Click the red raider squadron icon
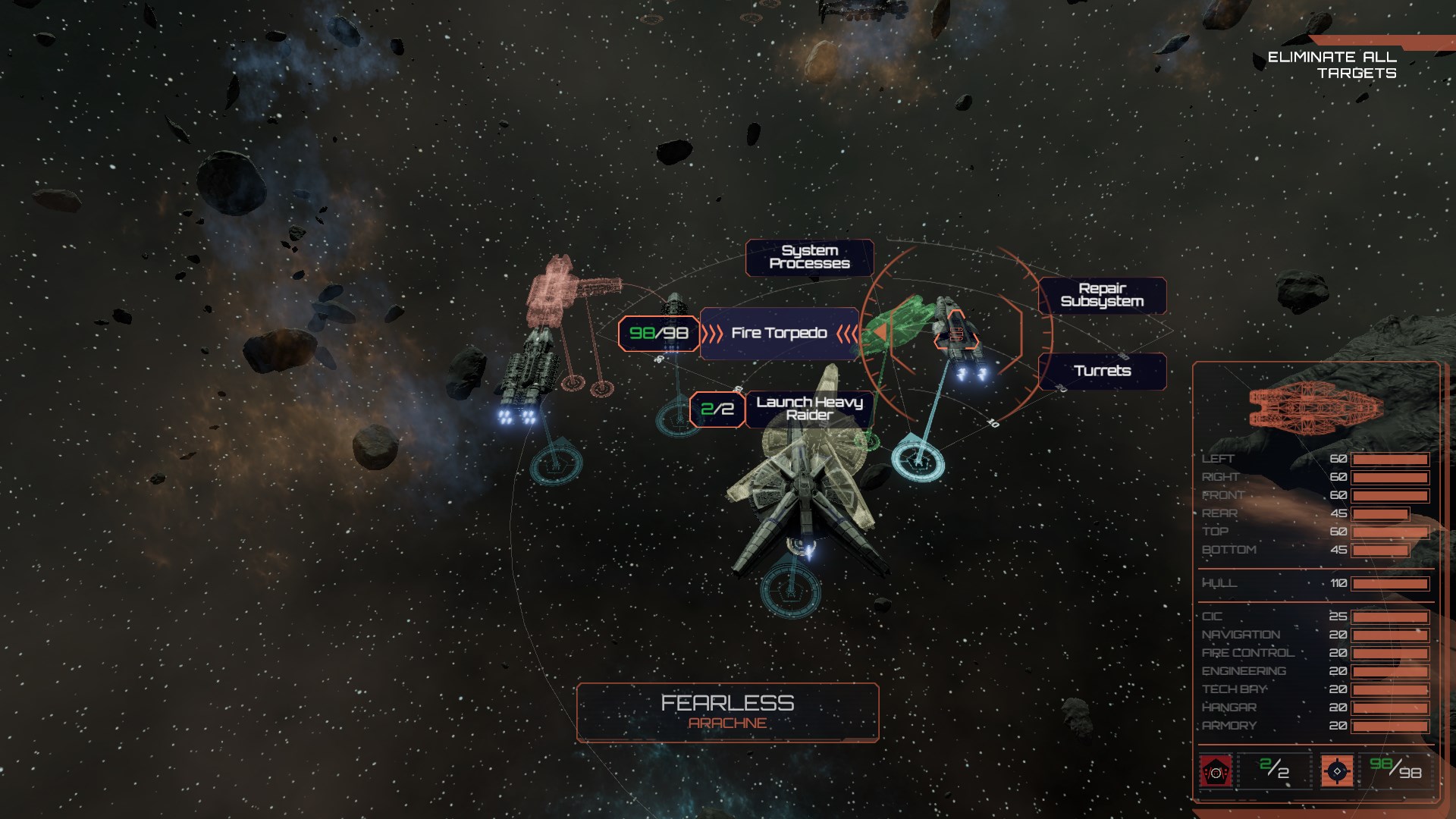The image size is (1456, 819). tap(1216, 772)
